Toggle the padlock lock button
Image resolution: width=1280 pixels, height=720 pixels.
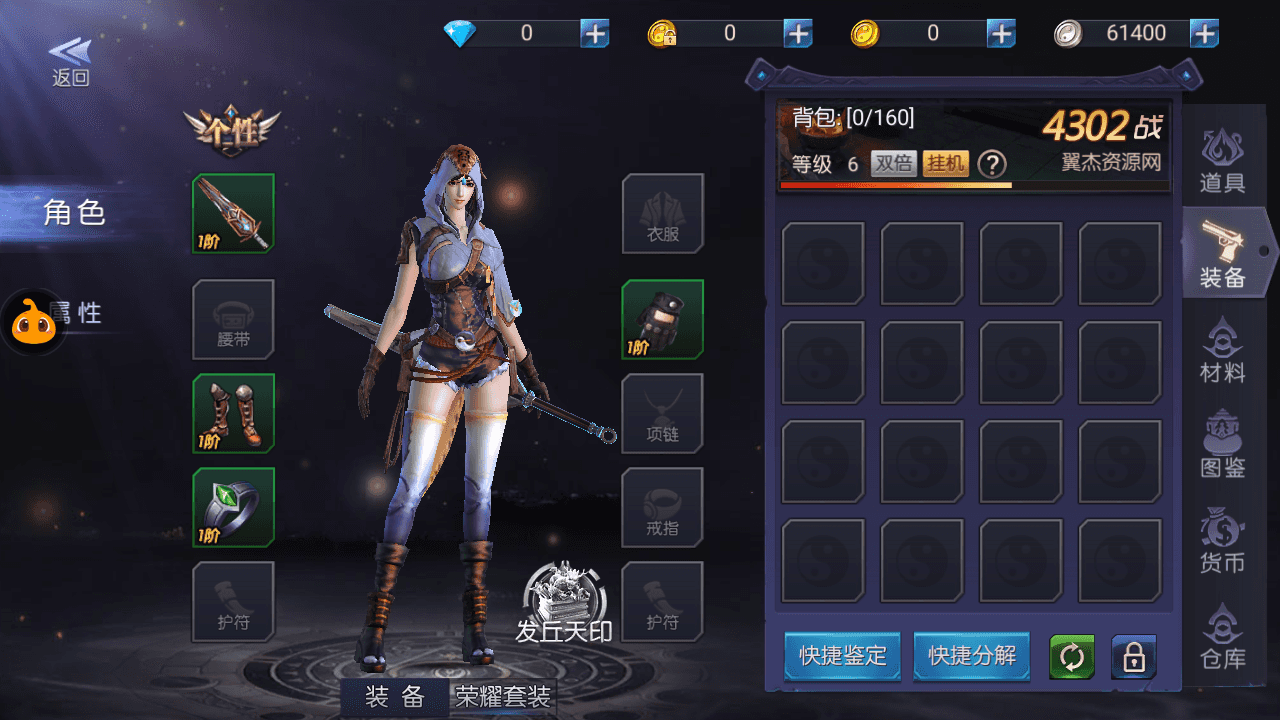click(x=1133, y=657)
